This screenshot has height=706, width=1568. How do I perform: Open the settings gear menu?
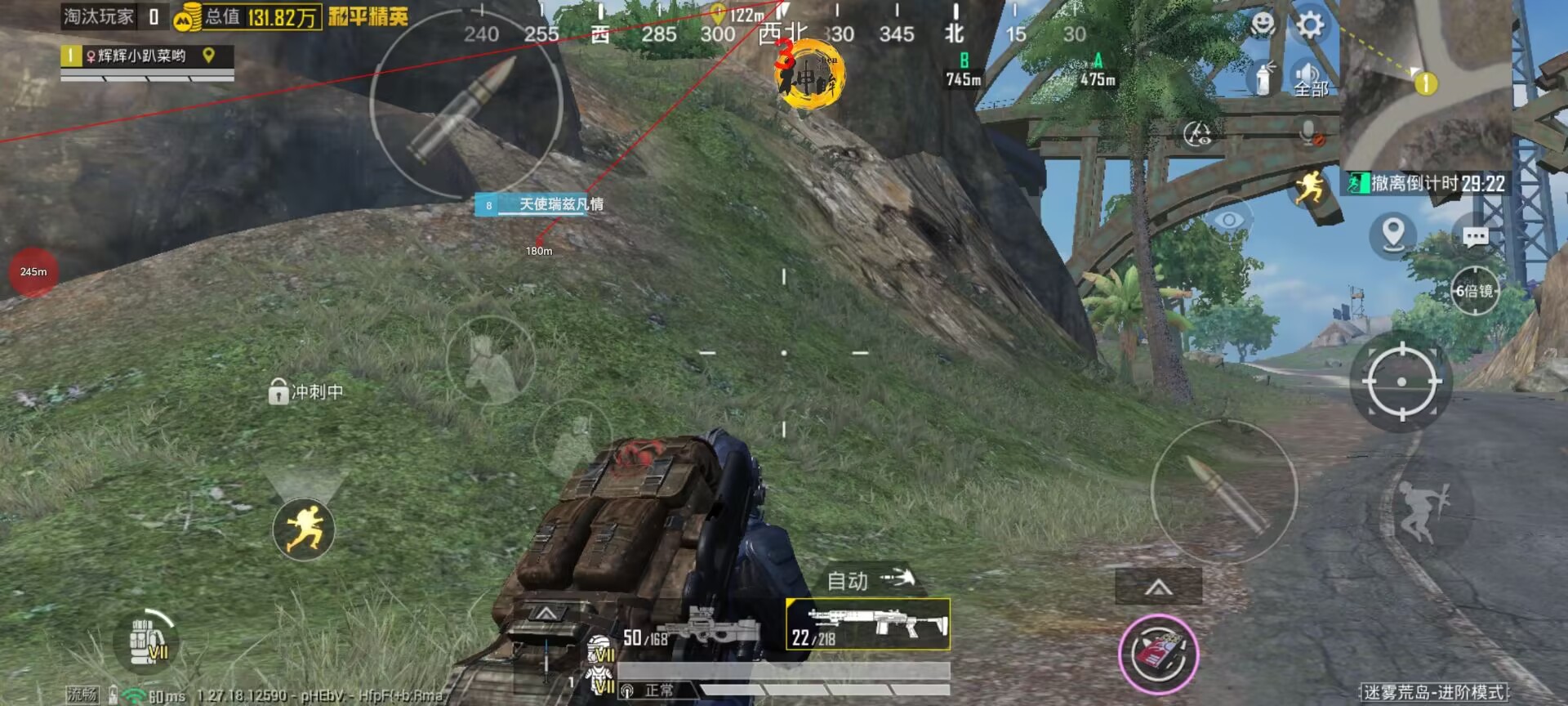tap(1310, 25)
